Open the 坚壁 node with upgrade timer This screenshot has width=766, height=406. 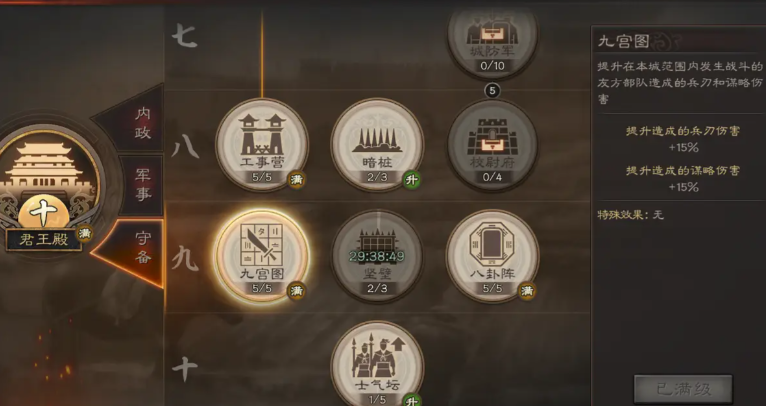click(377, 255)
